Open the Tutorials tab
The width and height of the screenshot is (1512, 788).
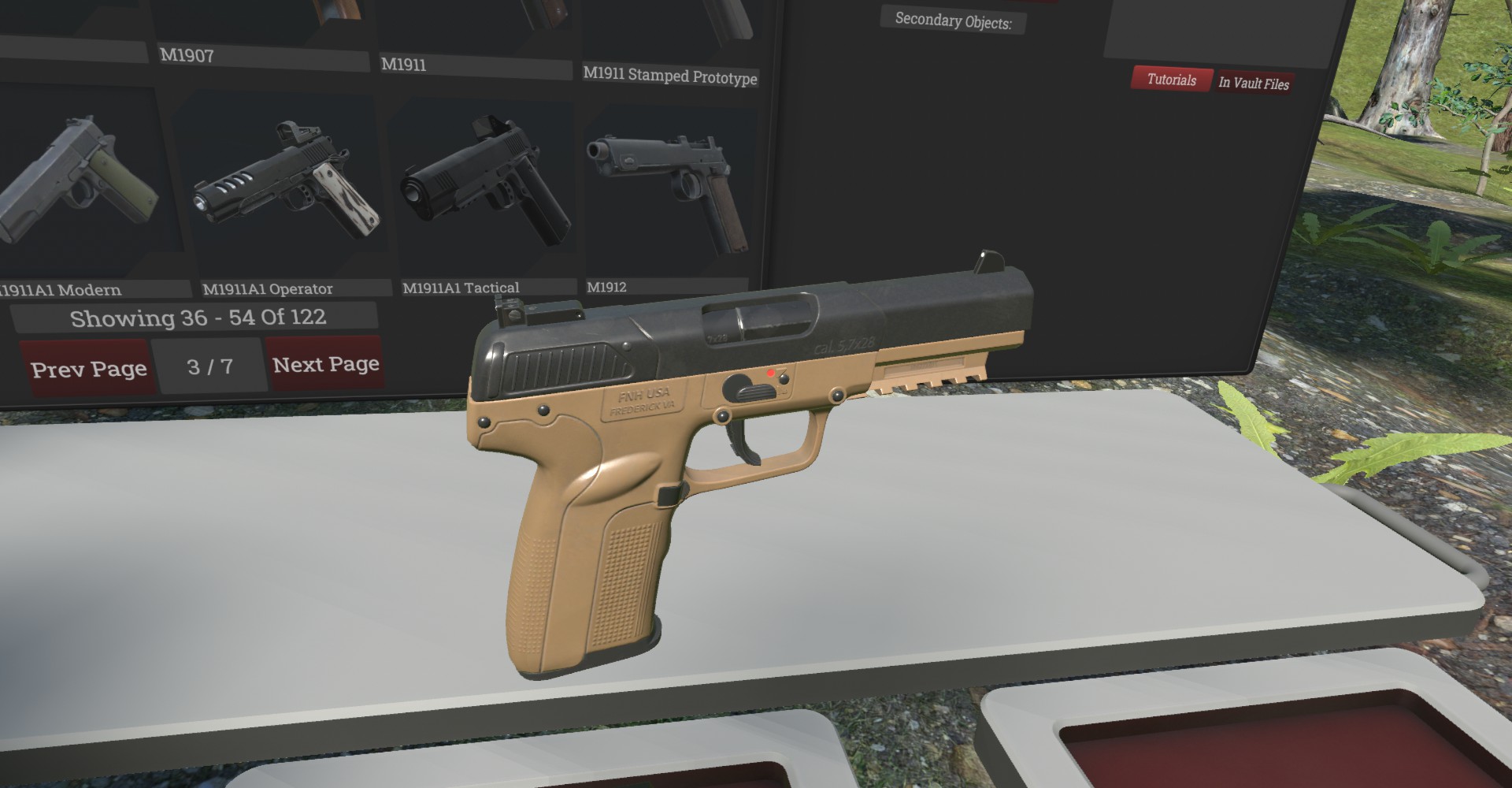pyautogui.click(x=1171, y=80)
